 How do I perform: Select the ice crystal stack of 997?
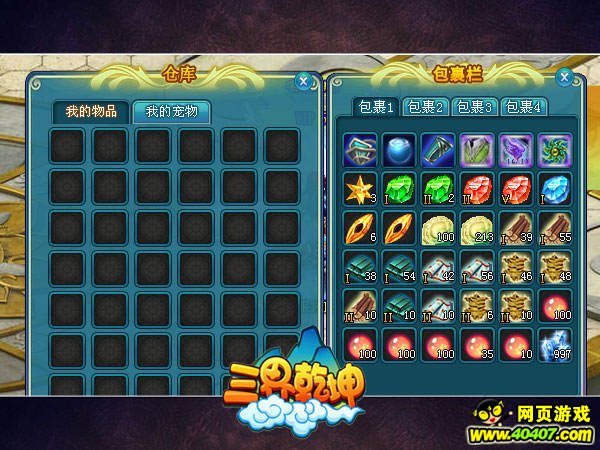[553, 344]
